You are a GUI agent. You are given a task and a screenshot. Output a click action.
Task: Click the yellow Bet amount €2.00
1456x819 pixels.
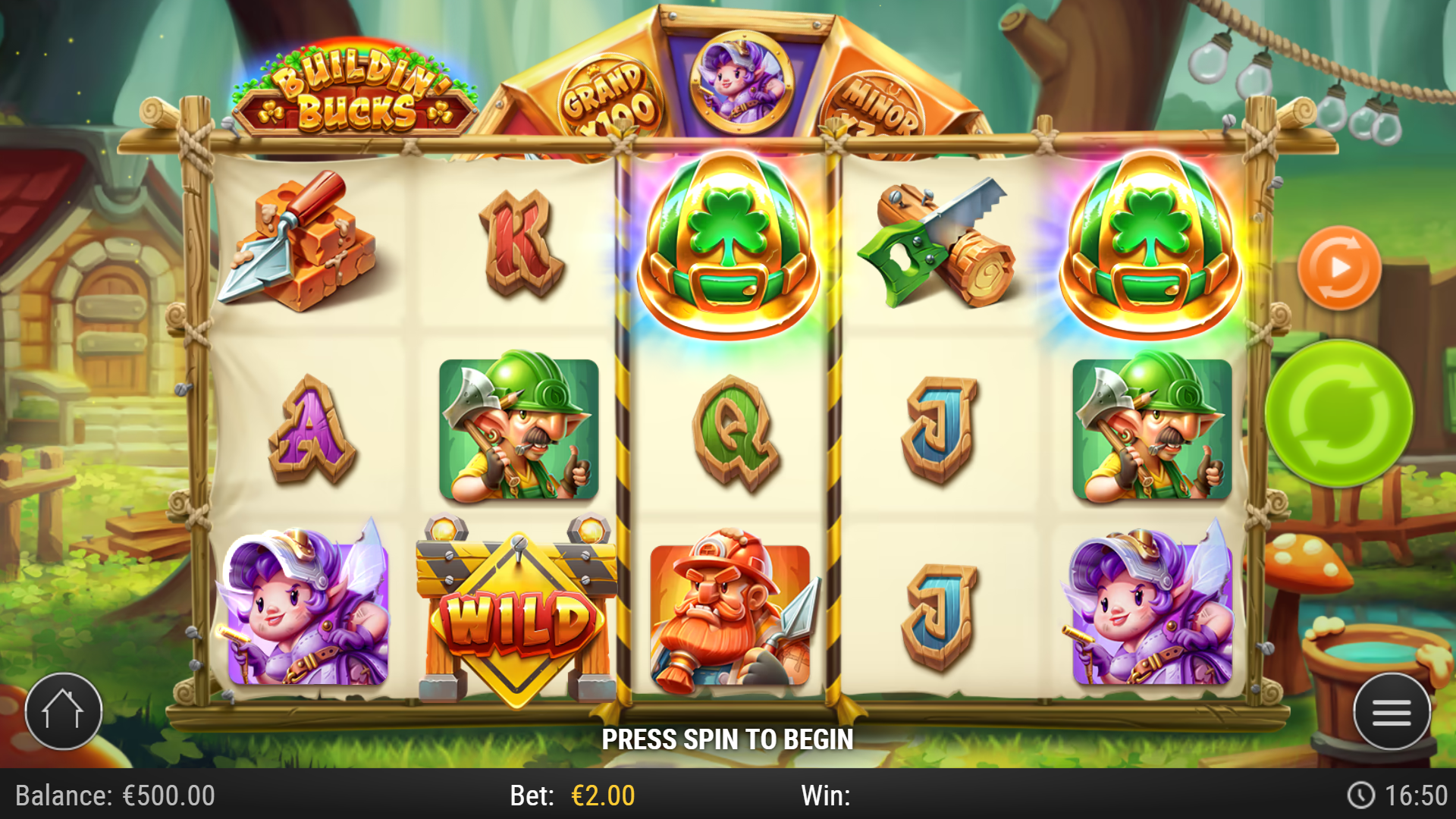click(601, 796)
